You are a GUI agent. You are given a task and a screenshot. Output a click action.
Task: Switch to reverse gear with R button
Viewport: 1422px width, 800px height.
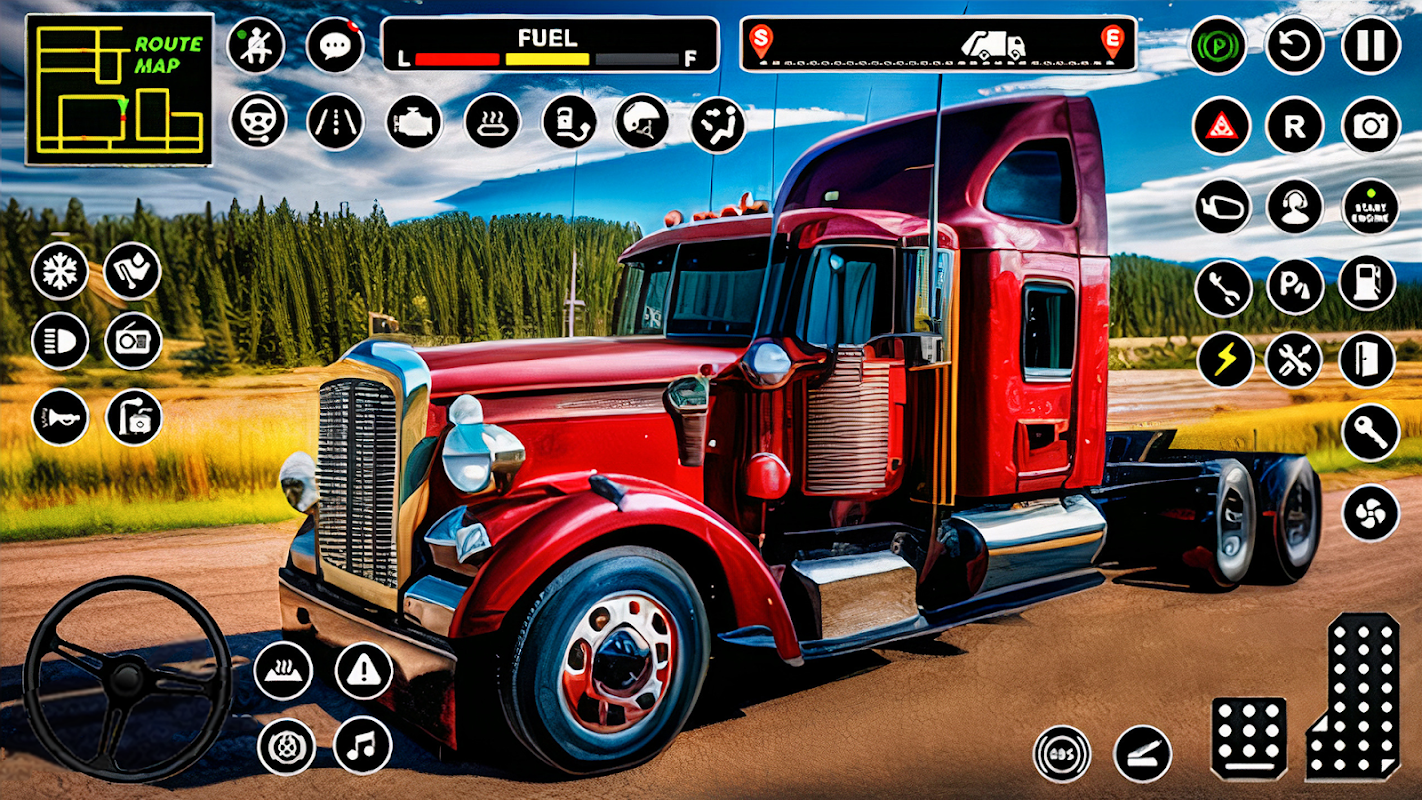(1295, 126)
